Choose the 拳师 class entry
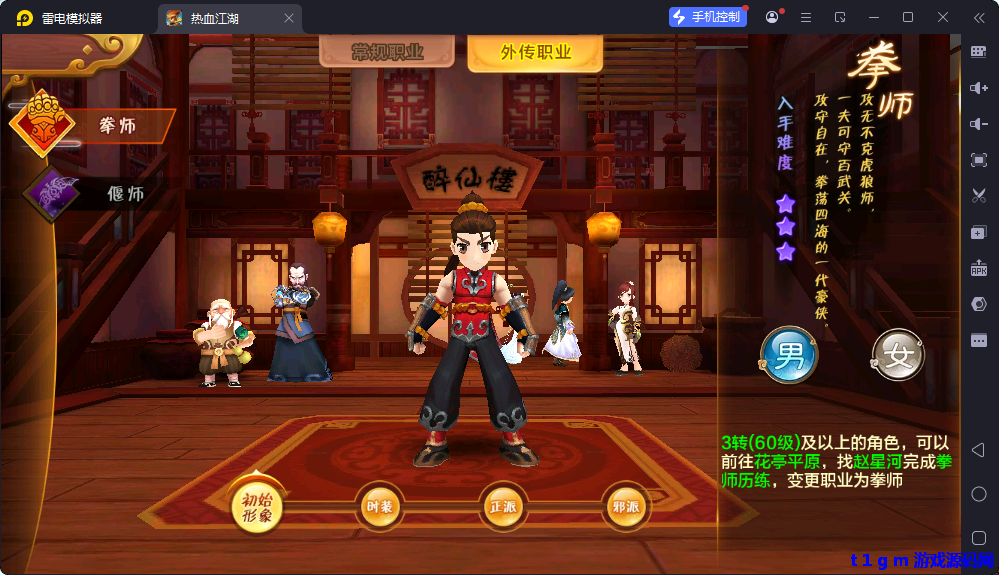 click(x=117, y=126)
